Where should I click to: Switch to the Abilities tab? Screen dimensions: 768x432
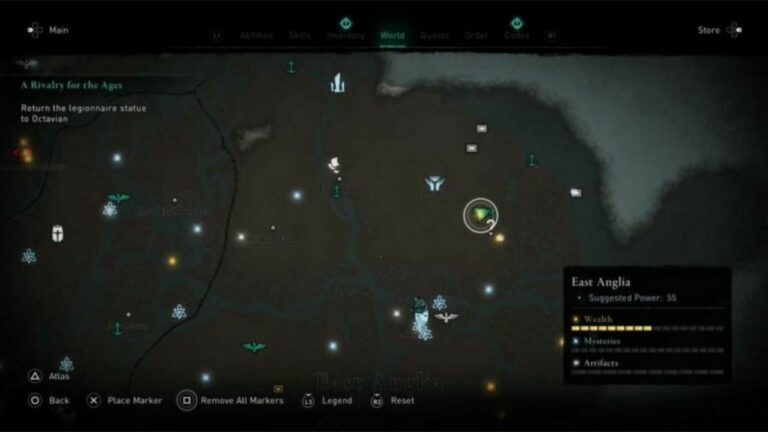pyautogui.click(x=256, y=36)
